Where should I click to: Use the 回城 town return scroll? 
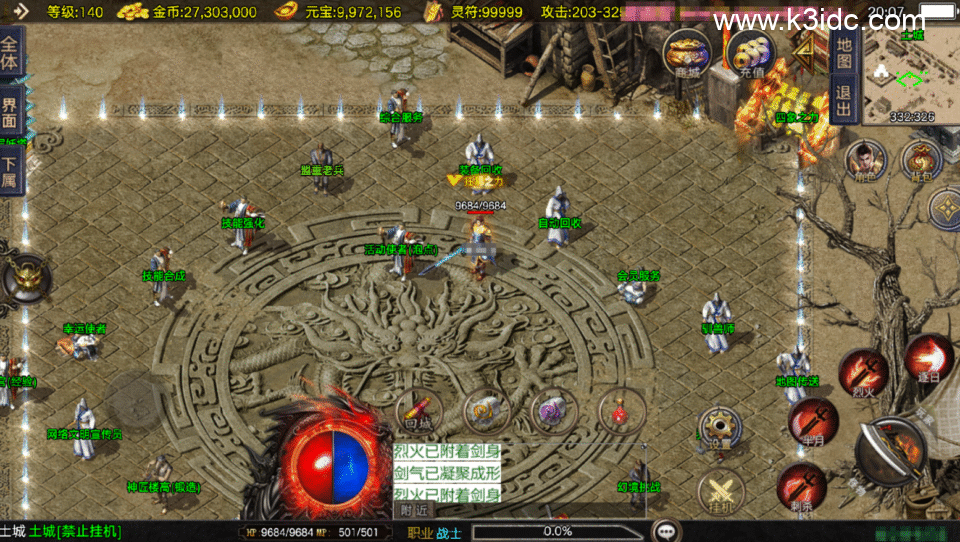[420, 410]
